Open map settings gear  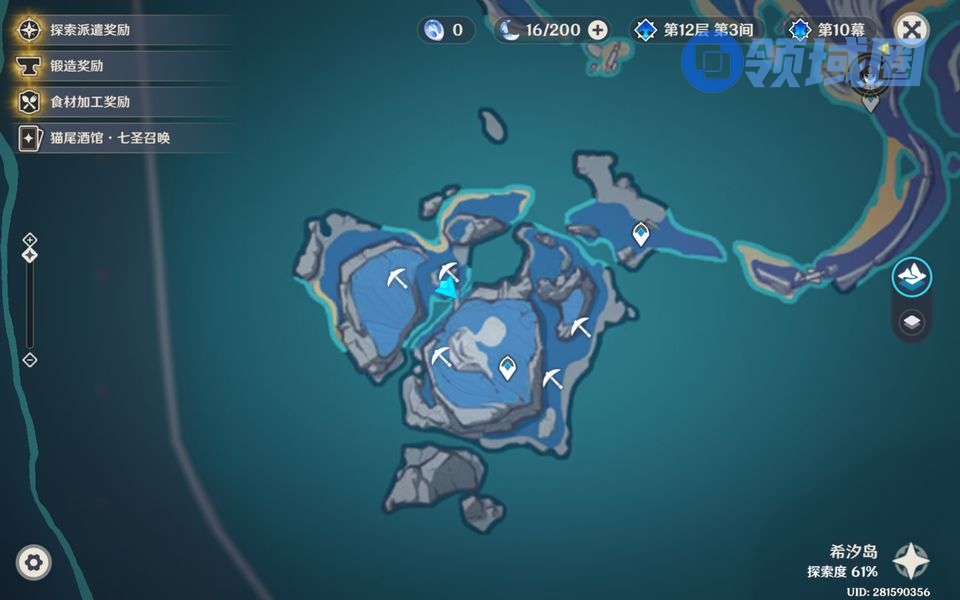[x=34, y=563]
